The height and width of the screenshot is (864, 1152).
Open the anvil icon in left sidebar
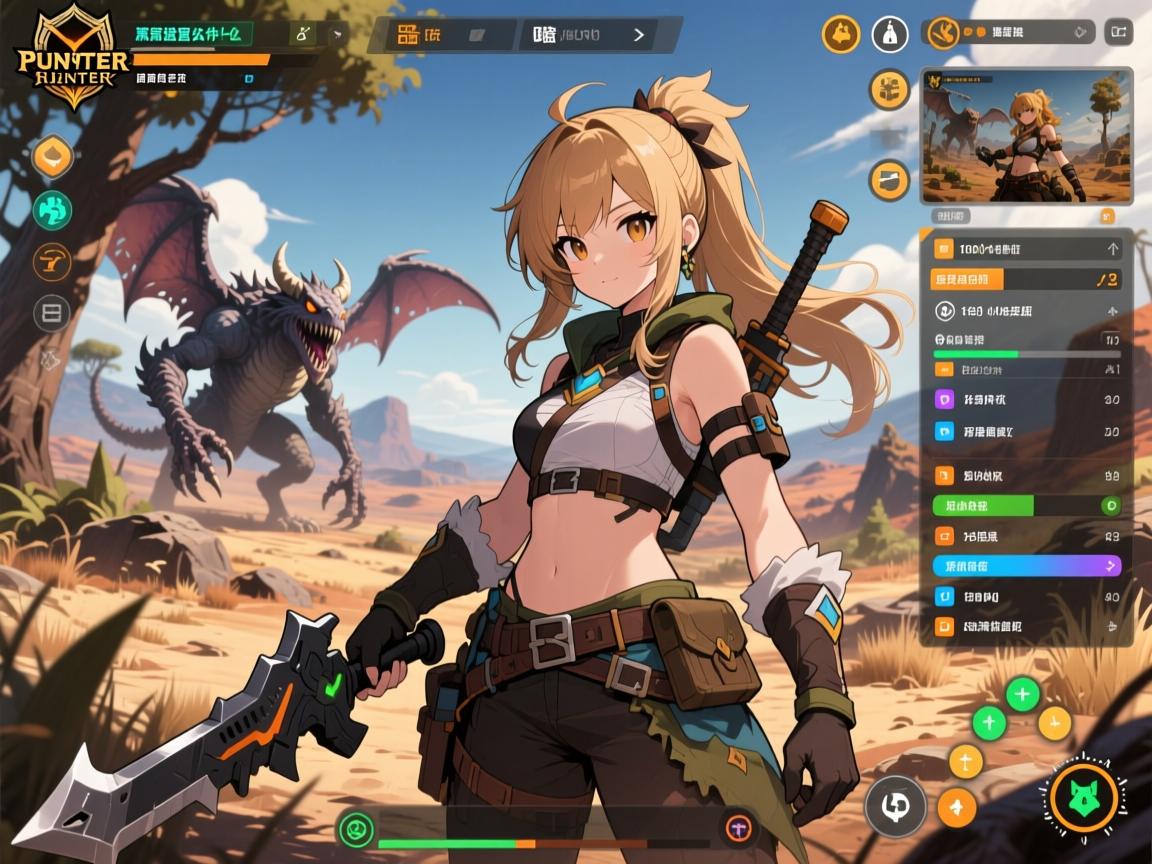[52, 261]
